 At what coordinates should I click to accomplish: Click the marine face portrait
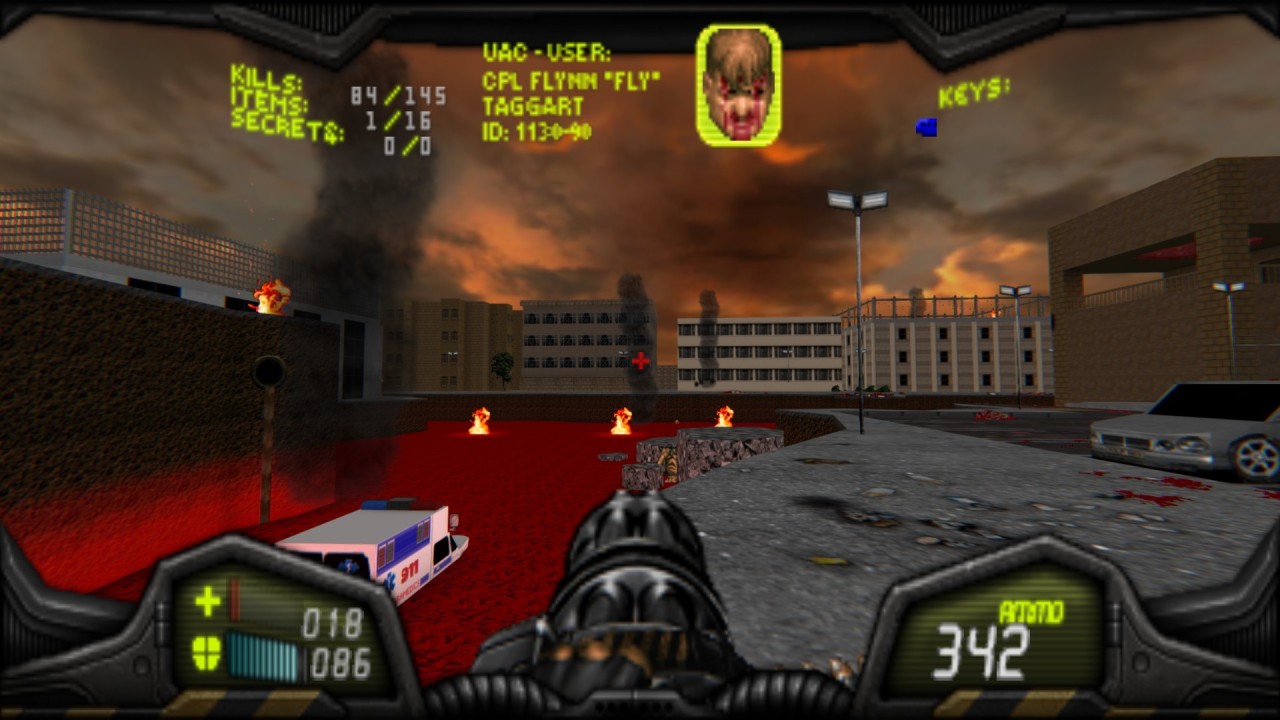click(x=738, y=85)
